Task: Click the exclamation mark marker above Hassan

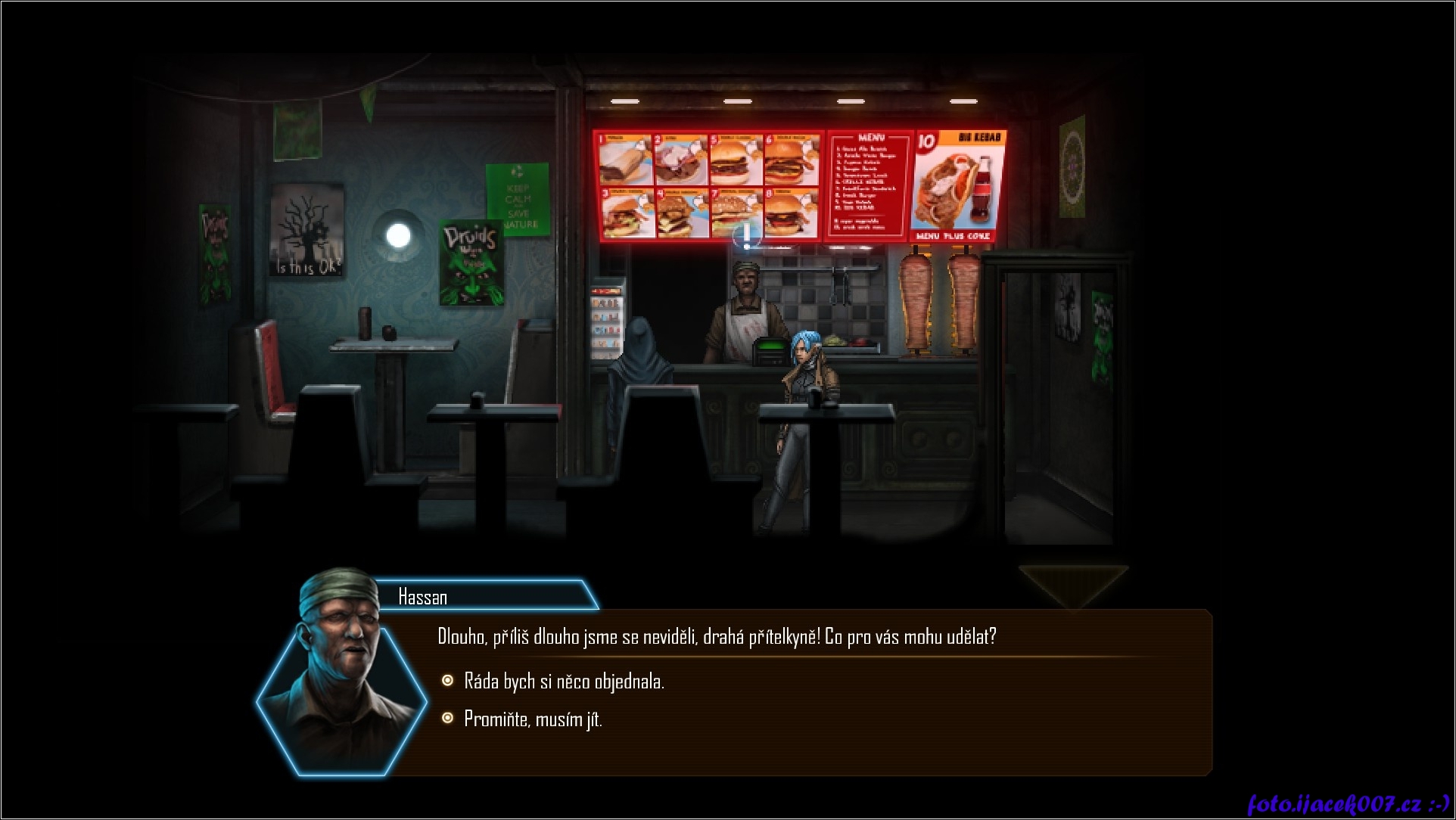Action: click(x=748, y=236)
